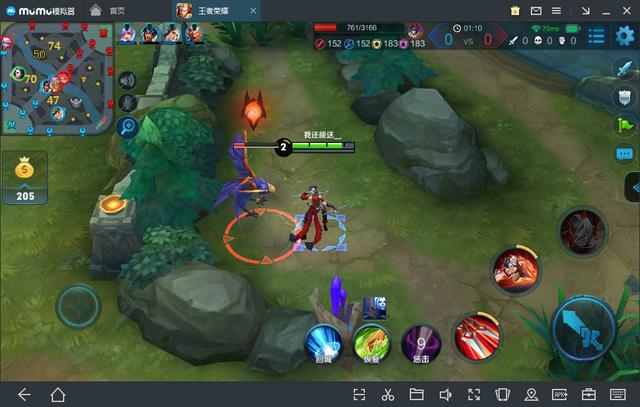Open the scoreboard list icon

[597, 37]
